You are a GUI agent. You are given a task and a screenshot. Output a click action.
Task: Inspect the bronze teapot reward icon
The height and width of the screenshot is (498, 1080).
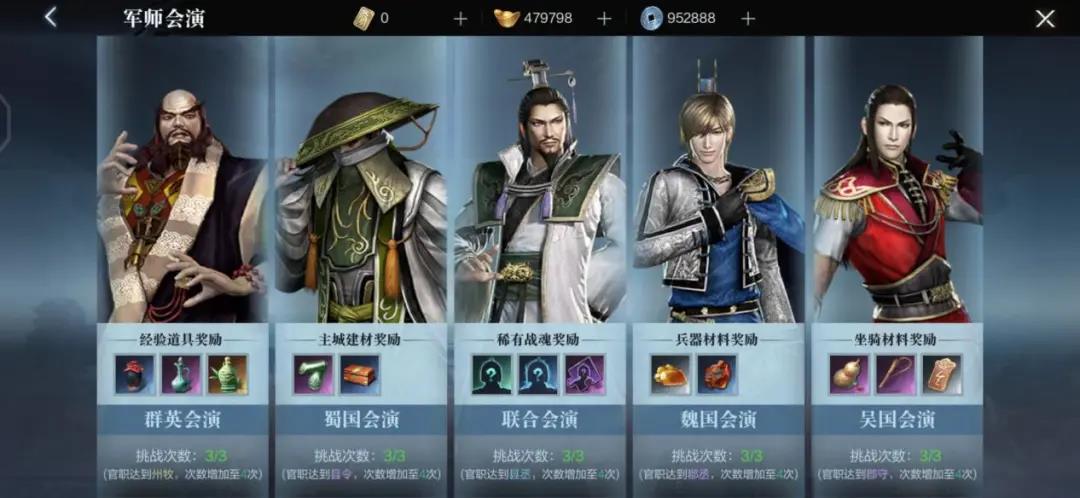point(227,374)
